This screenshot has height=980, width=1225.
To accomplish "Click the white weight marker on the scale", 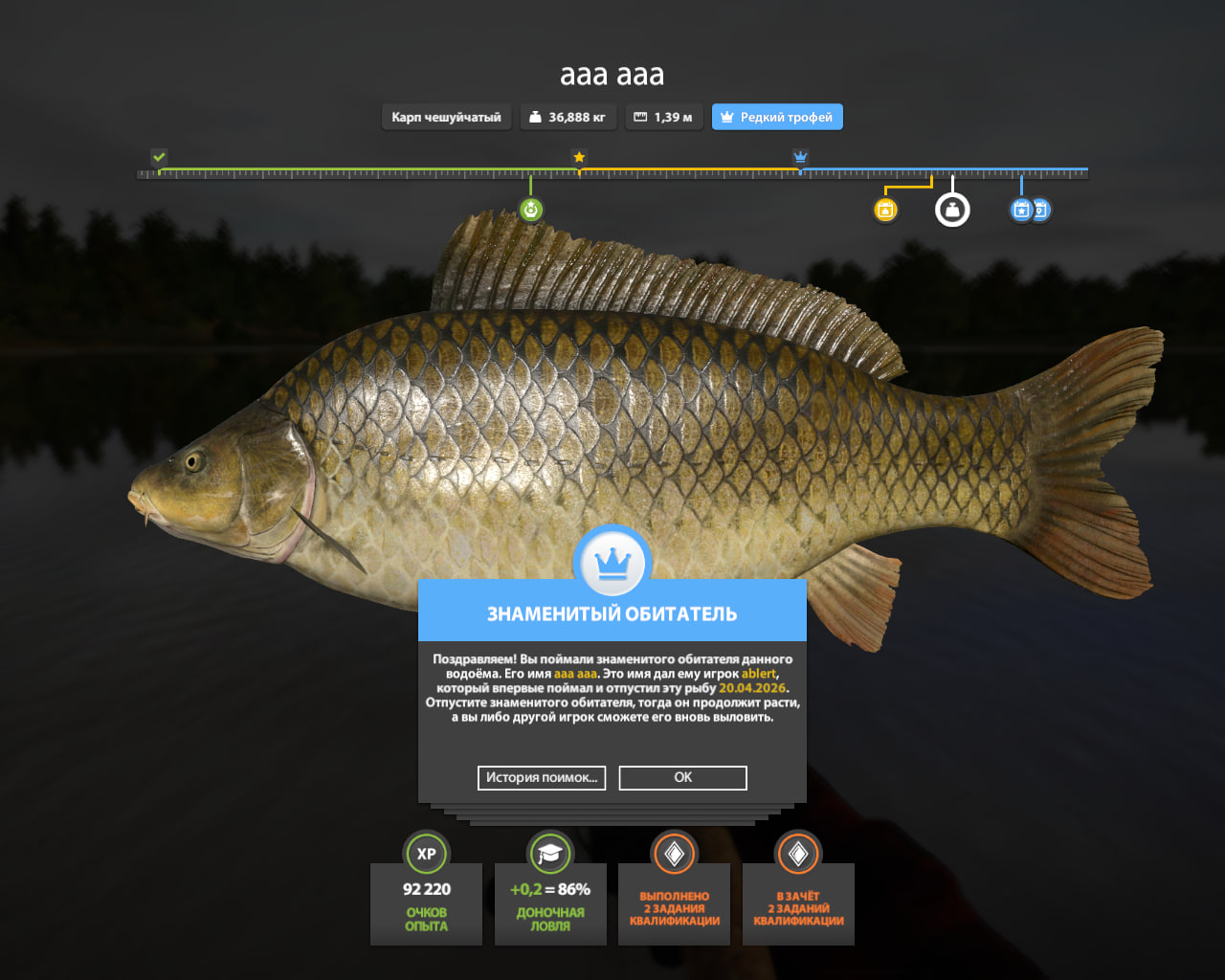I will tap(952, 210).
